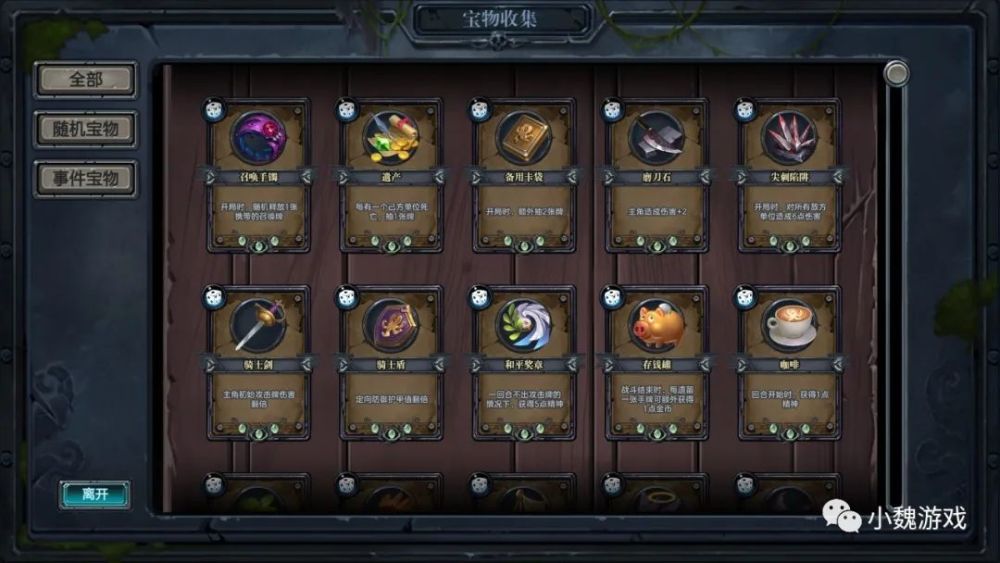Choose the 咖啡 coffee treasure card

click(x=788, y=362)
